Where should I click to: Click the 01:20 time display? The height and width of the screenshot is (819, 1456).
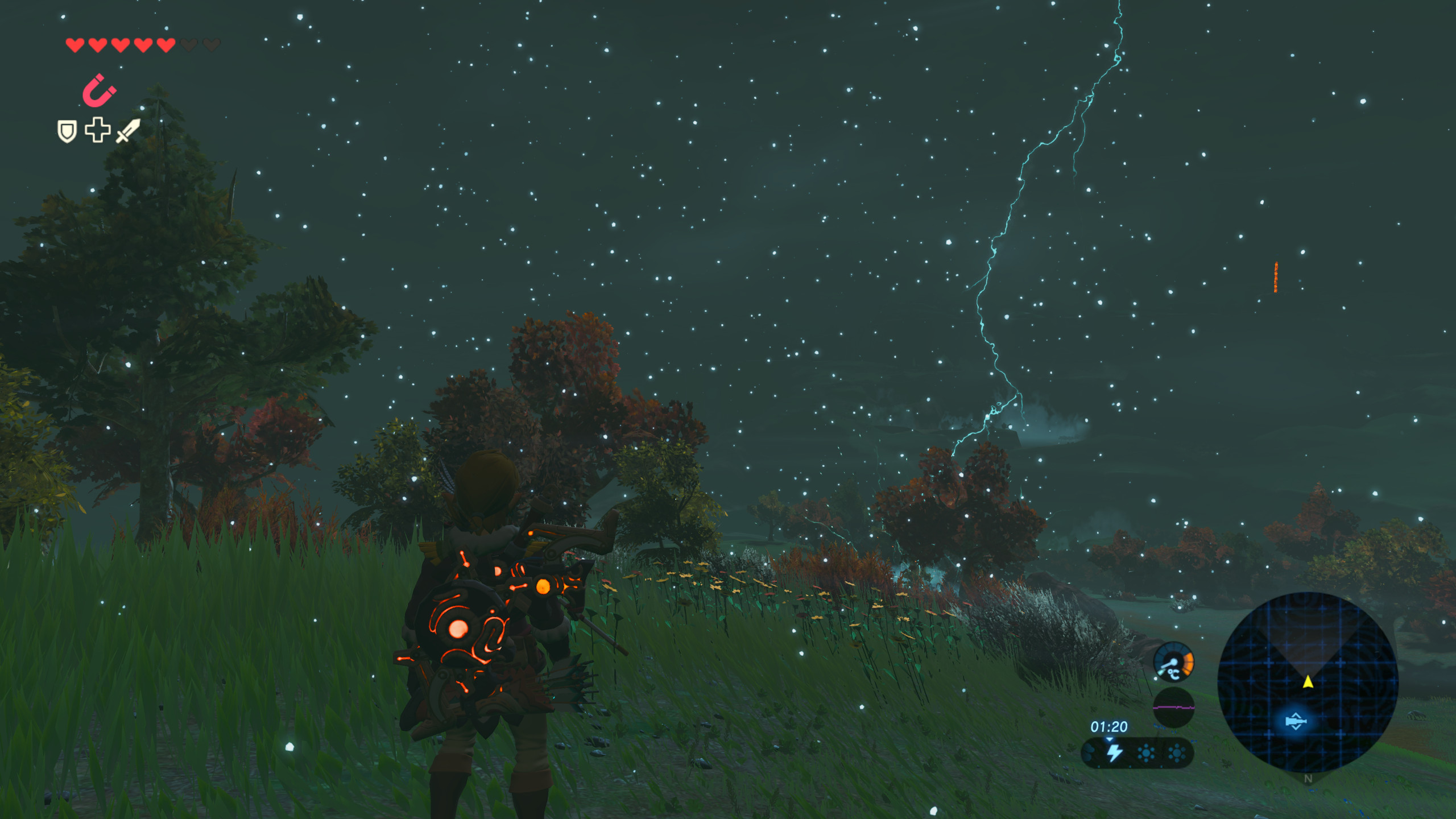pyautogui.click(x=1109, y=727)
